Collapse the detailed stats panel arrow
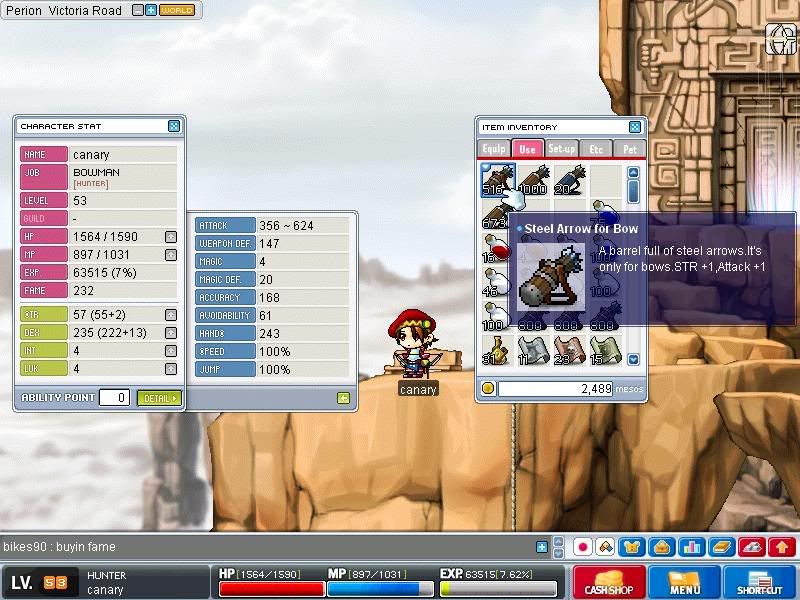This screenshot has width=800, height=600. [x=343, y=398]
